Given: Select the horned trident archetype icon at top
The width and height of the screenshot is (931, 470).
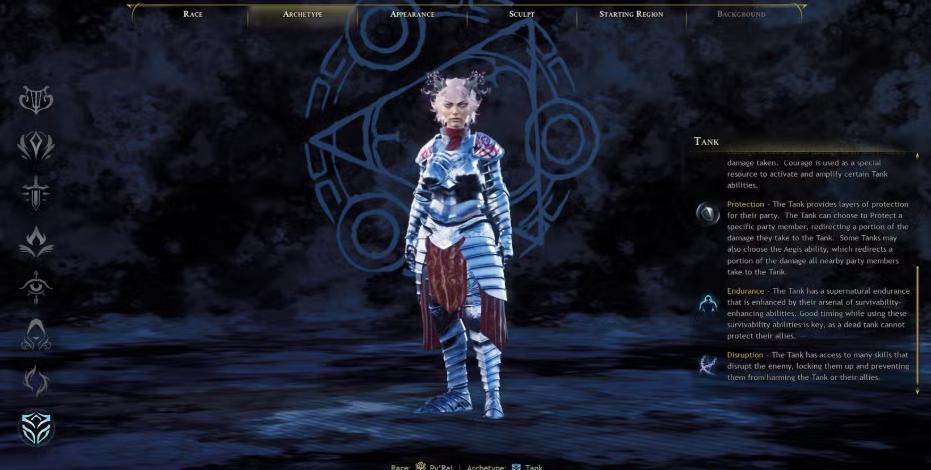Looking at the screenshot, I should tap(36, 99).
